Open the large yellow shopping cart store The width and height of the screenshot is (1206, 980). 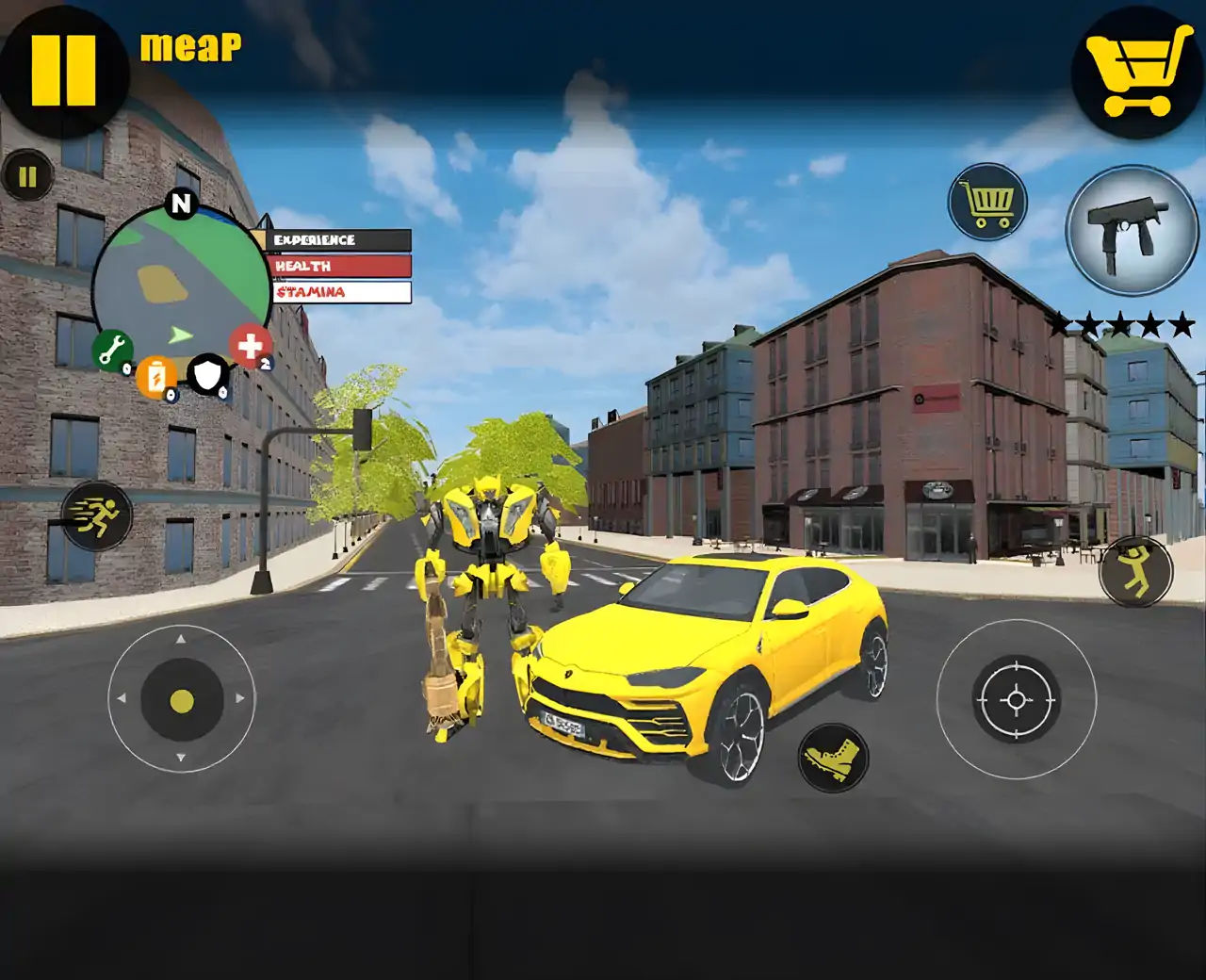click(1137, 71)
